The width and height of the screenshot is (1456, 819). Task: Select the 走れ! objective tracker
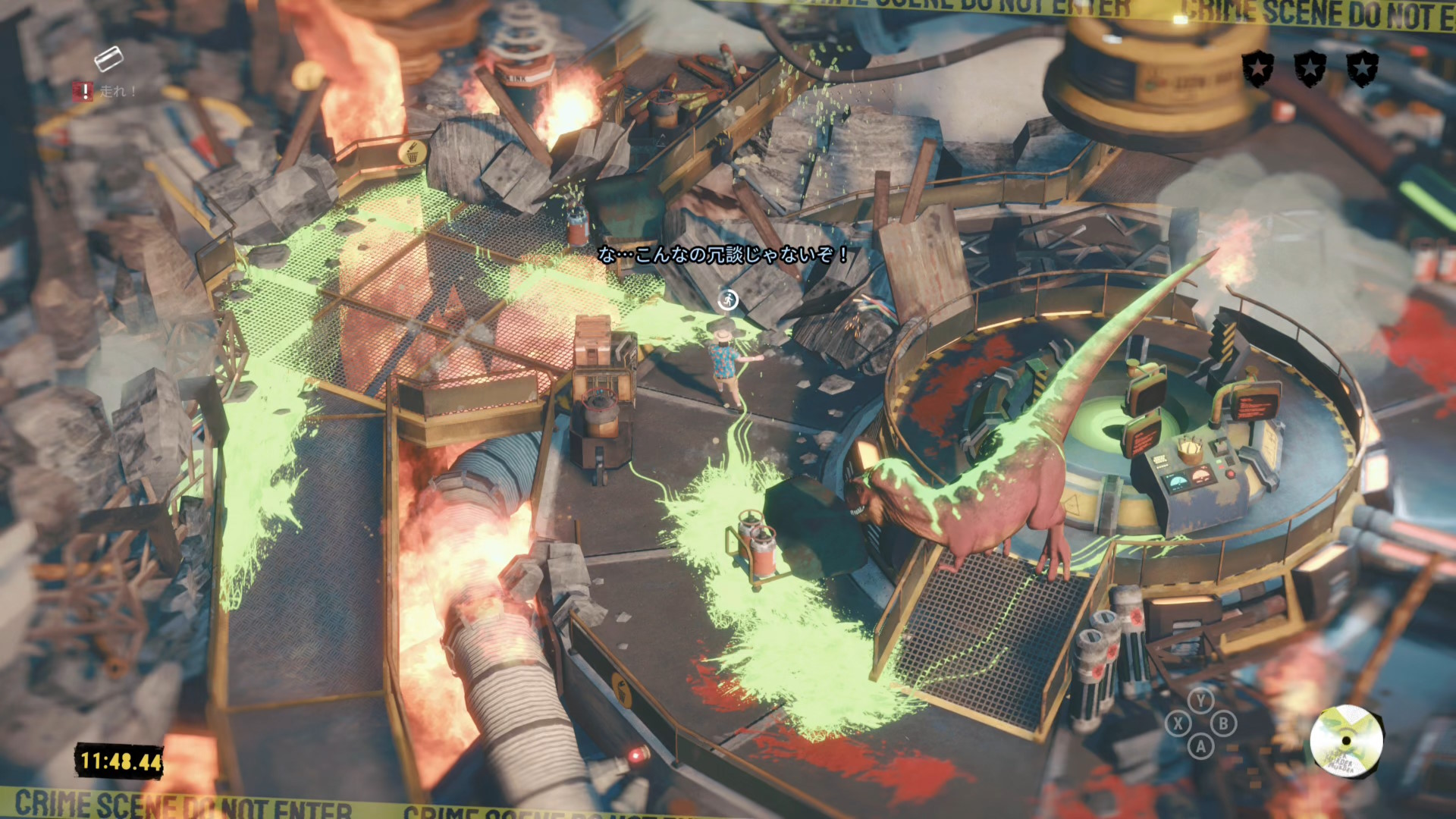click(x=105, y=92)
